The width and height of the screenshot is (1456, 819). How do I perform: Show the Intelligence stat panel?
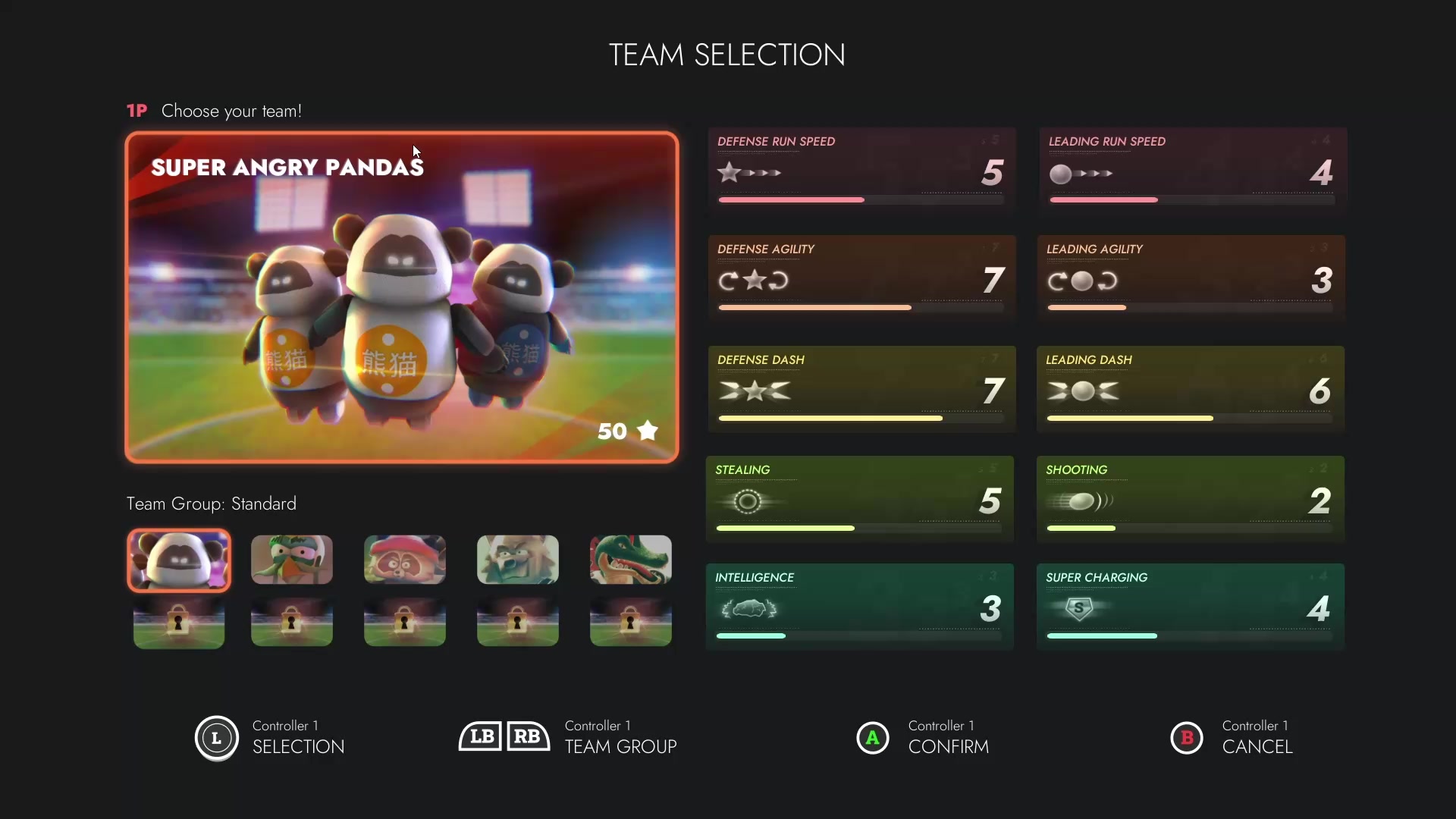click(x=859, y=605)
